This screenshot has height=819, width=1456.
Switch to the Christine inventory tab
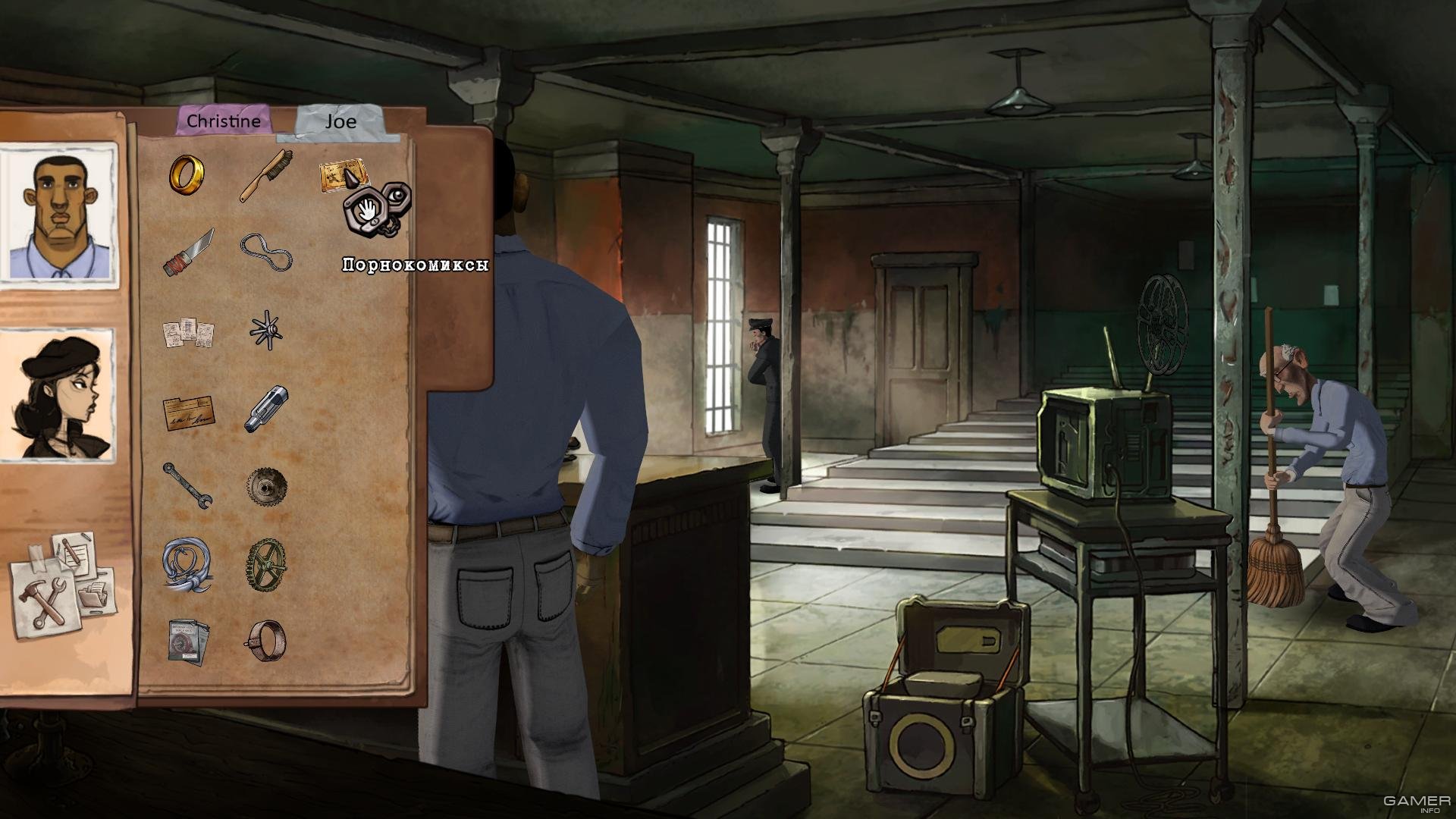pyautogui.click(x=223, y=121)
